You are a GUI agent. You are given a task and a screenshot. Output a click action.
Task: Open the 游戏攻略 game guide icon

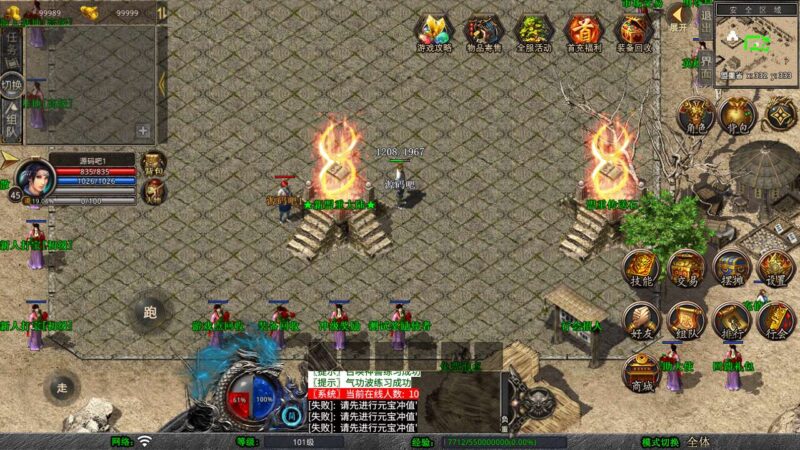point(435,32)
